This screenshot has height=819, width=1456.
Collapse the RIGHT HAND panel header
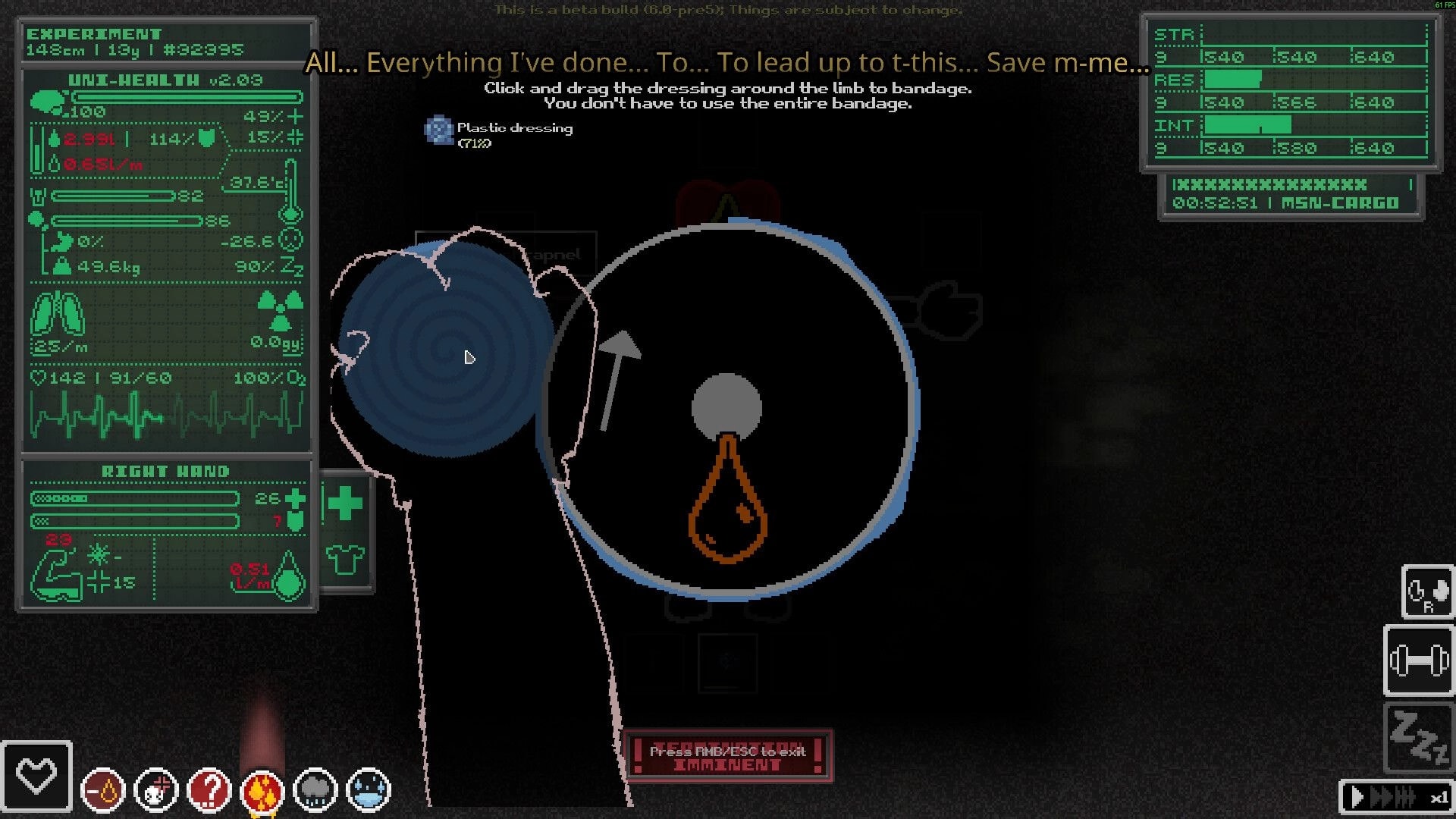pyautogui.click(x=166, y=470)
